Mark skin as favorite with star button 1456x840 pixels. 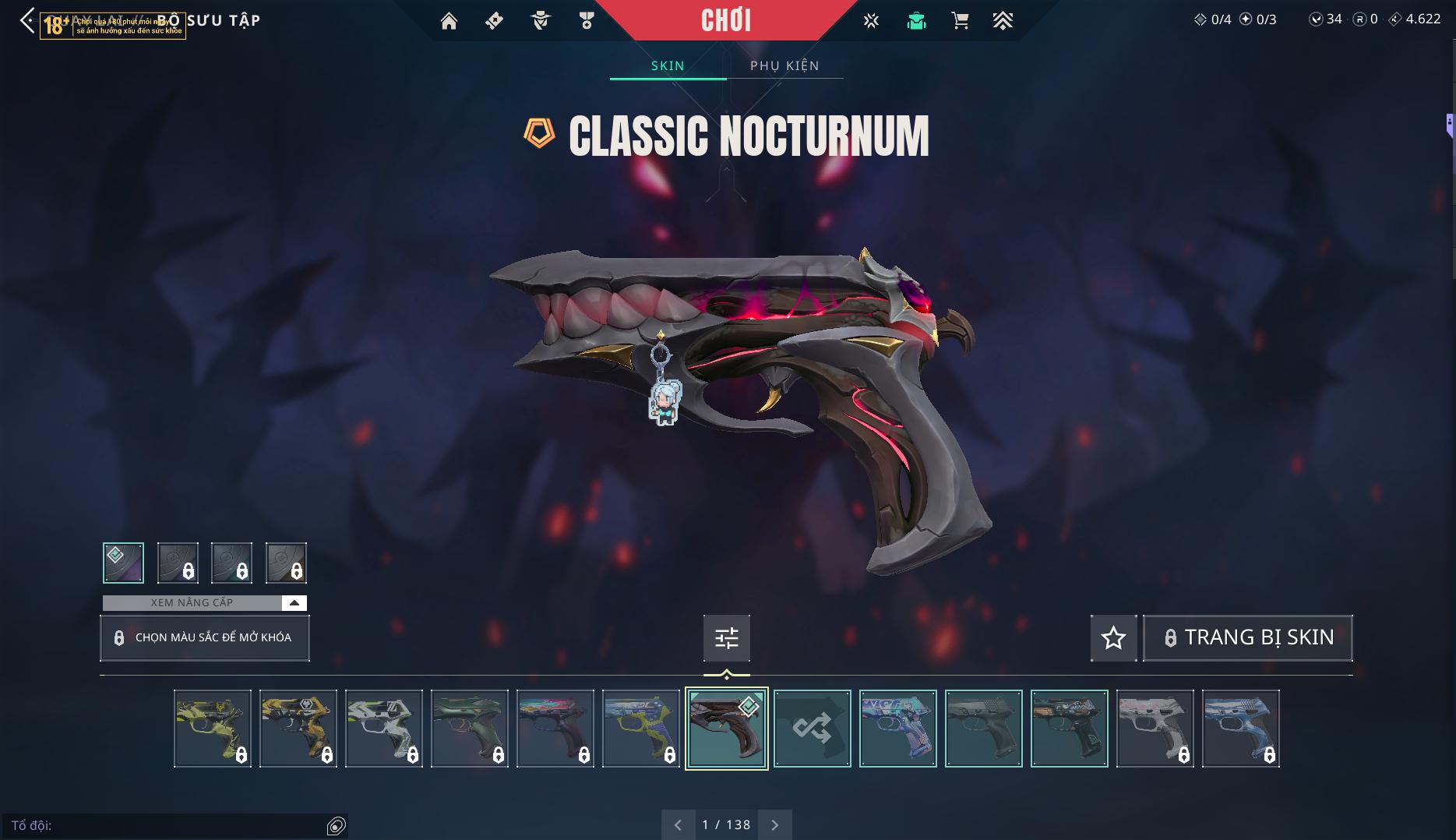pos(1113,638)
